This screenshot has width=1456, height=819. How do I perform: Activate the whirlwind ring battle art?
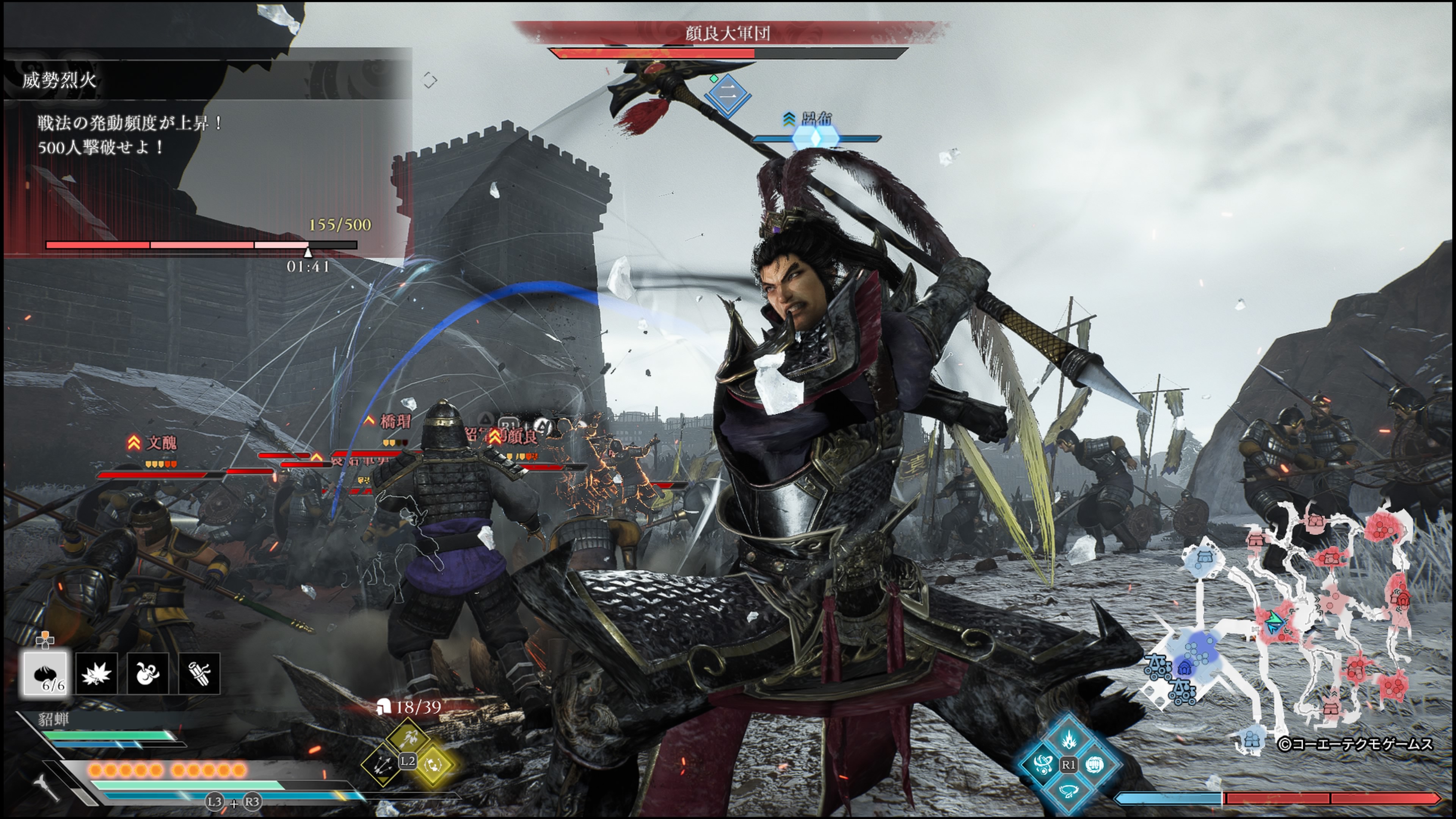click(x=1068, y=790)
